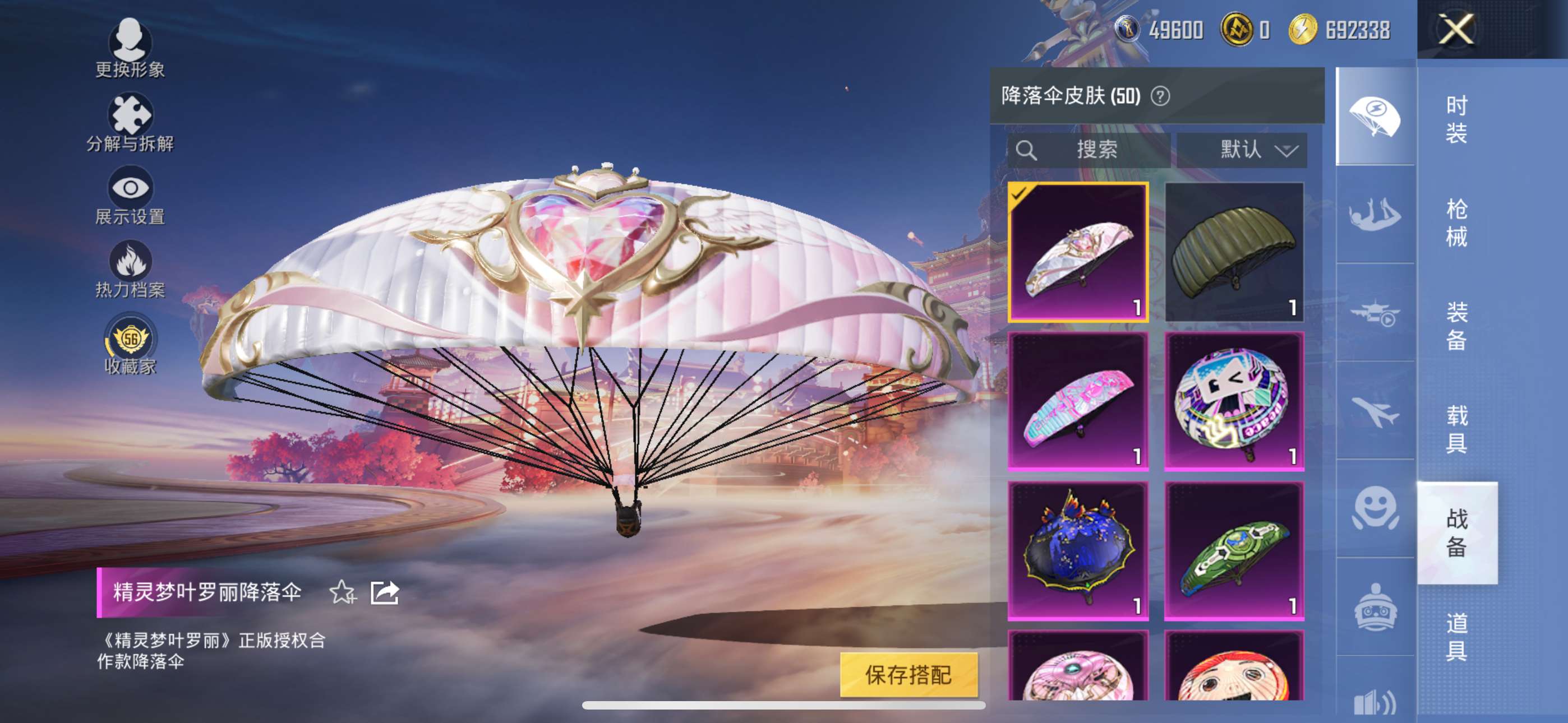Open 更换形象 change appearance
The height and width of the screenshot is (723, 1568).
[130, 48]
